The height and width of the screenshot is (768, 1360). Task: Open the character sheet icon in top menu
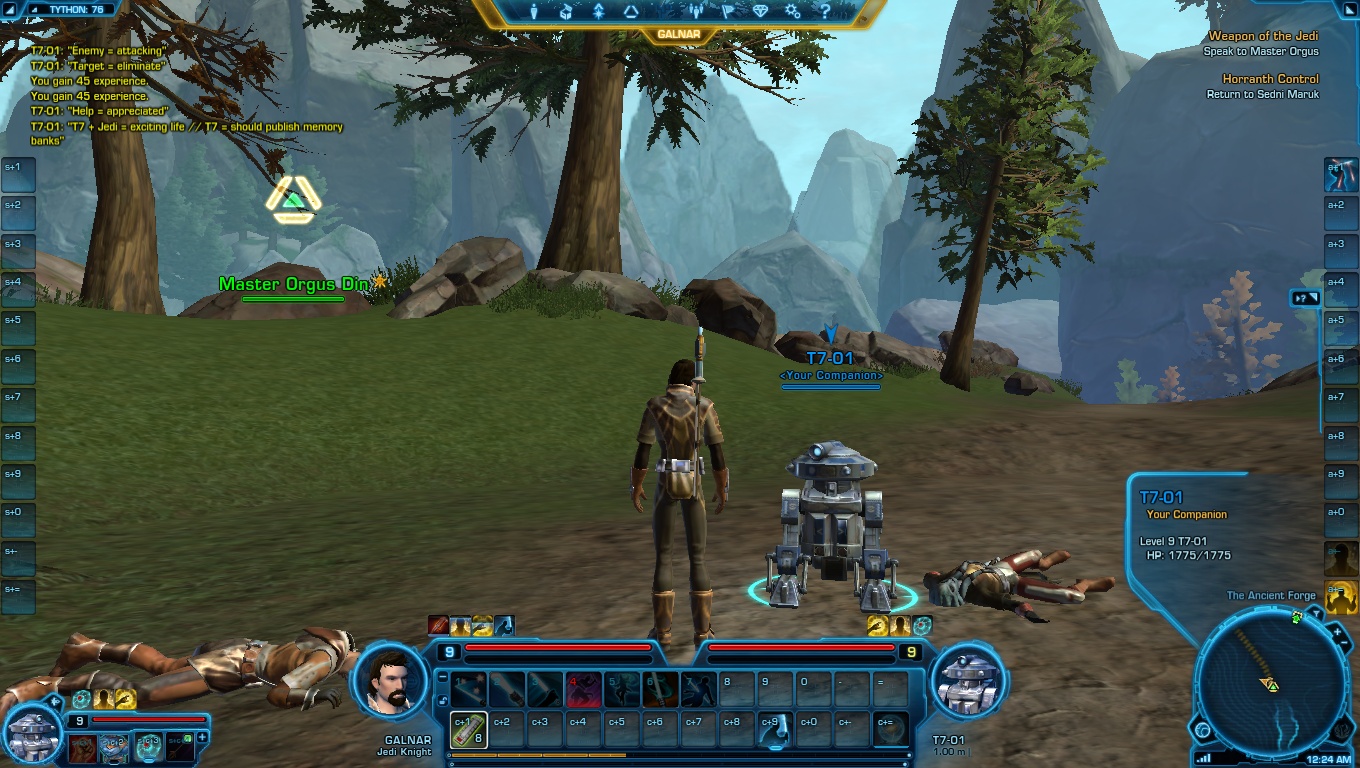point(534,12)
